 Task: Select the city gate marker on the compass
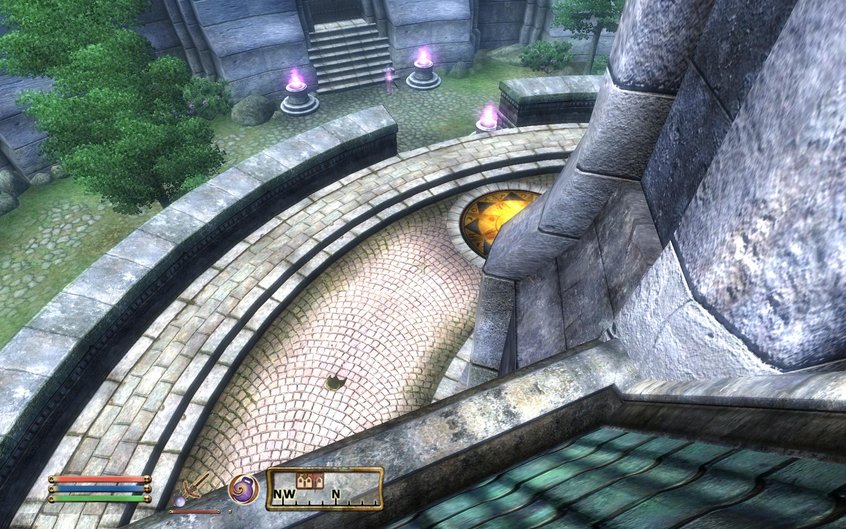click(311, 482)
